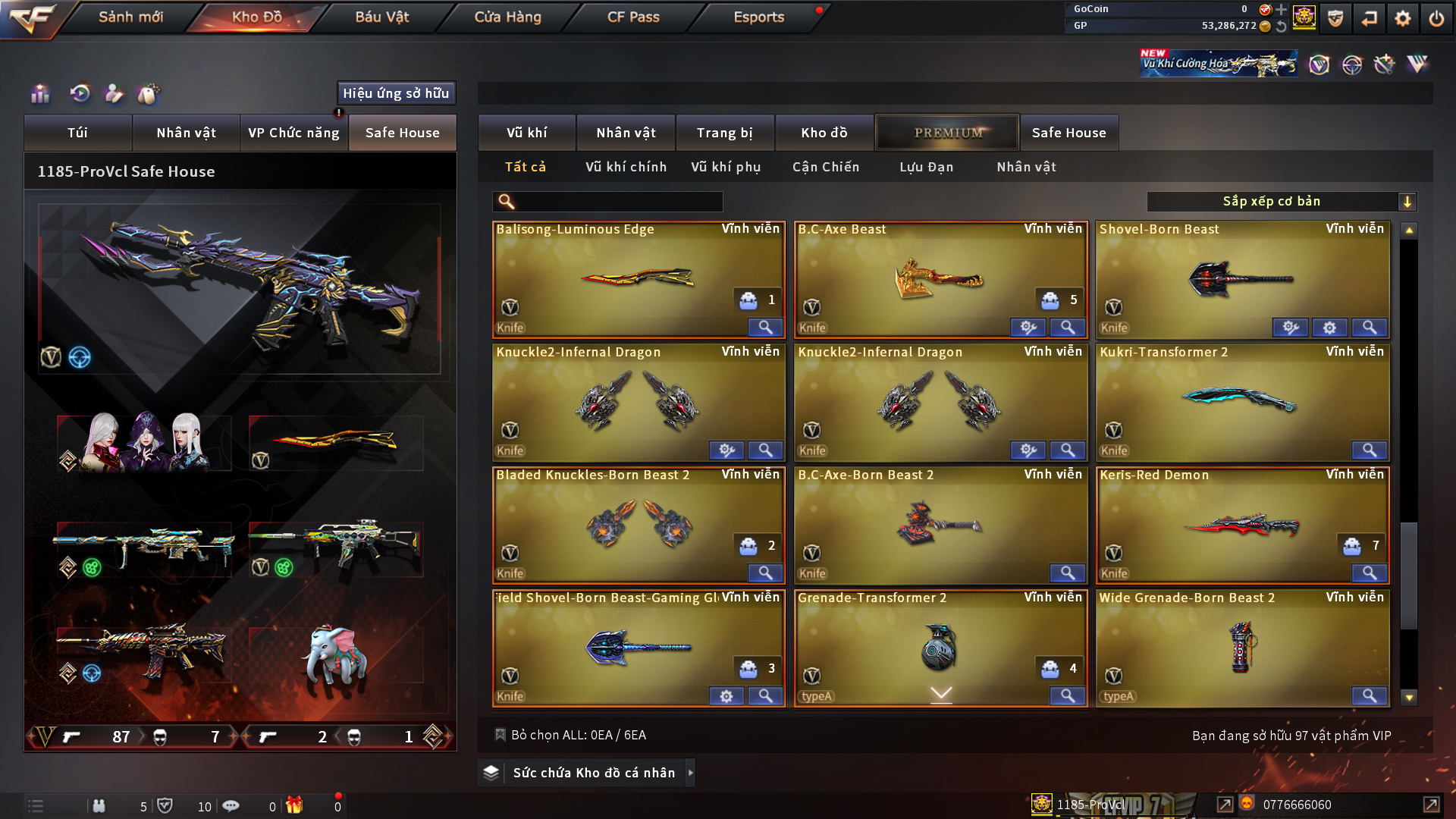Click the power exit icon

[1436, 18]
